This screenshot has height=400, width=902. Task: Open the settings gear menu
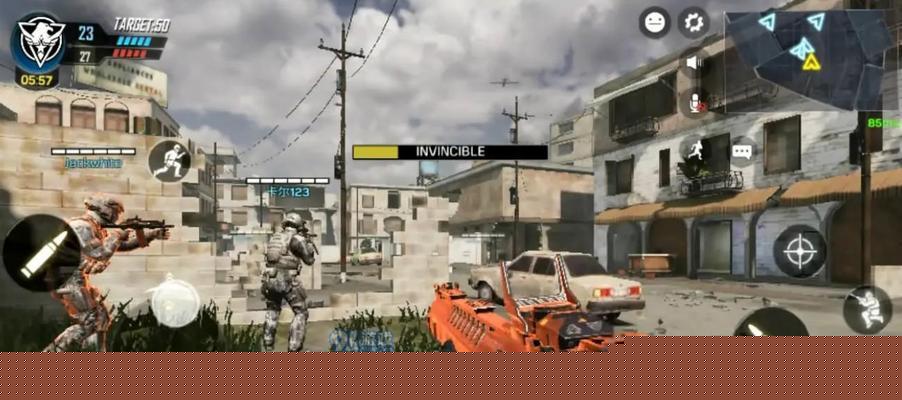pyautogui.click(x=692, y=22)
